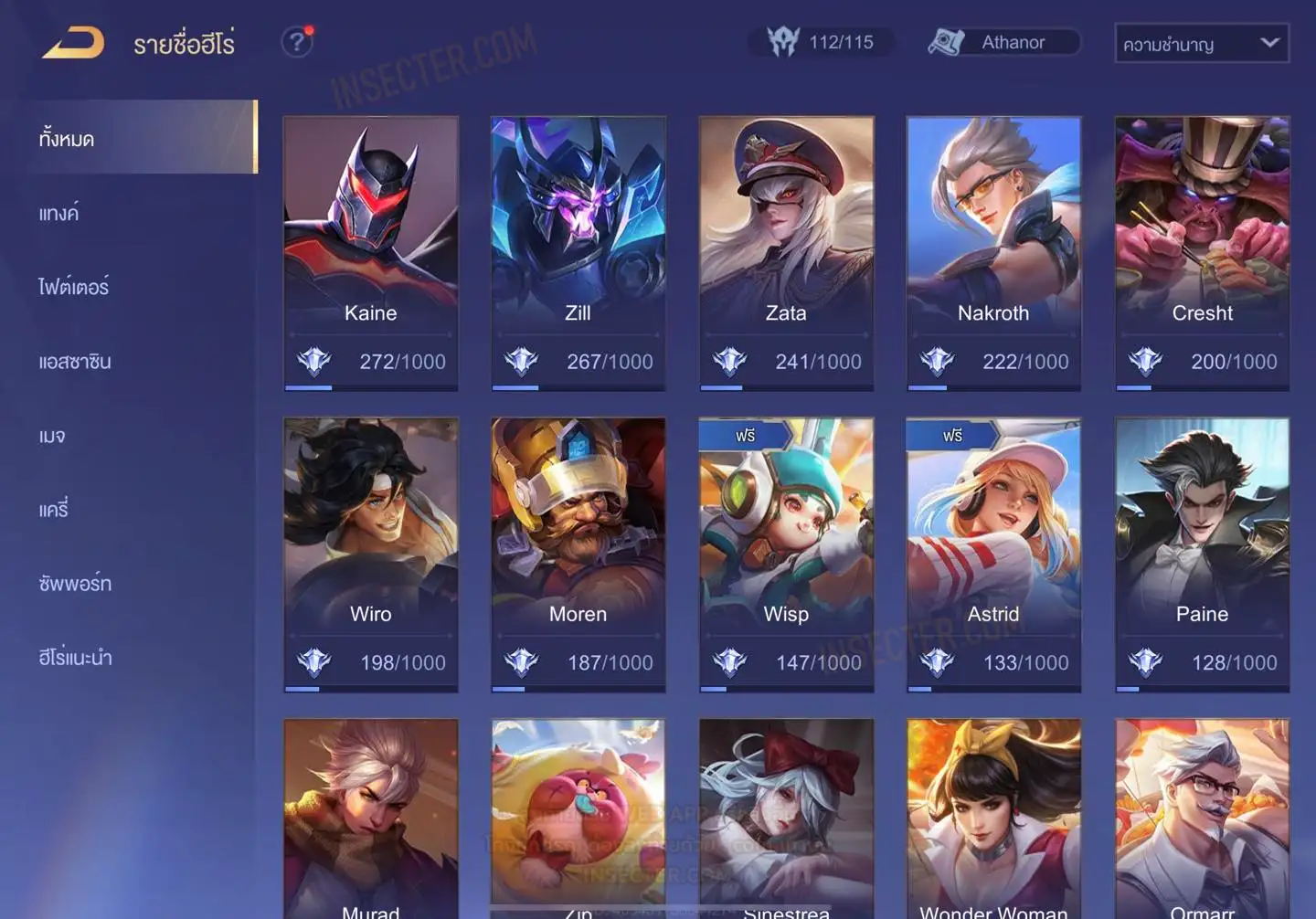
Task: Open the ซัพพอร์ท (Support) tab
Action: 75,584
